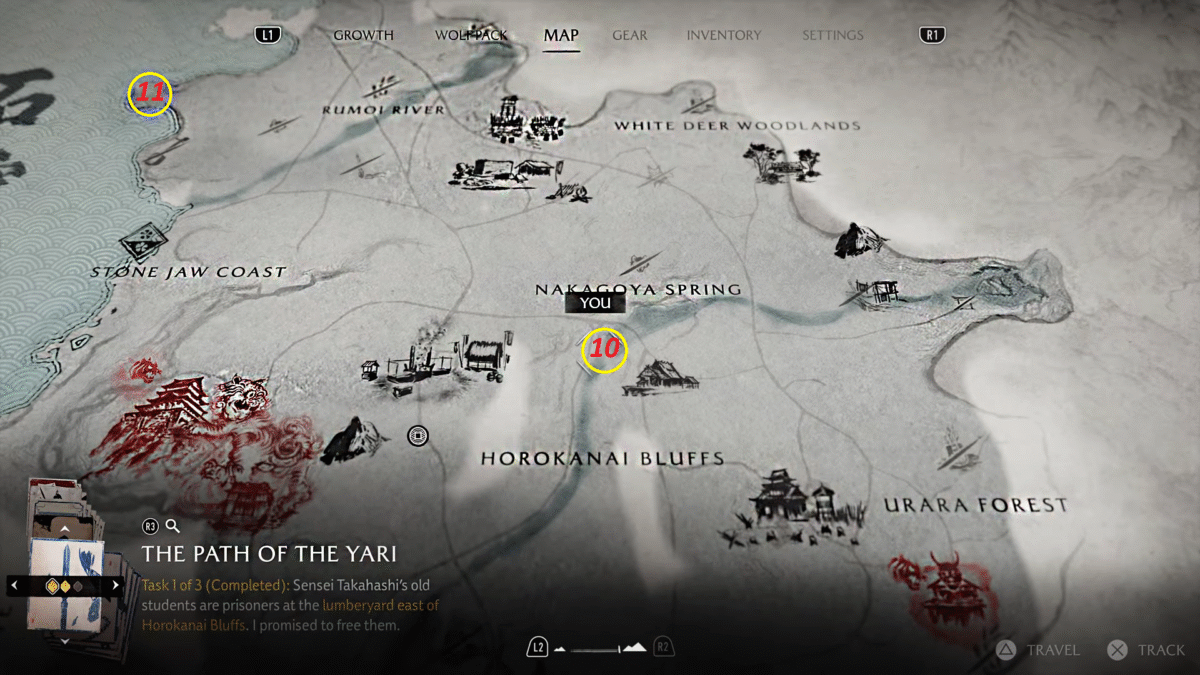Viewport: 1200px width, 675px height.
Task: Switch to the Growth tab
Action: tap(363, 35)
